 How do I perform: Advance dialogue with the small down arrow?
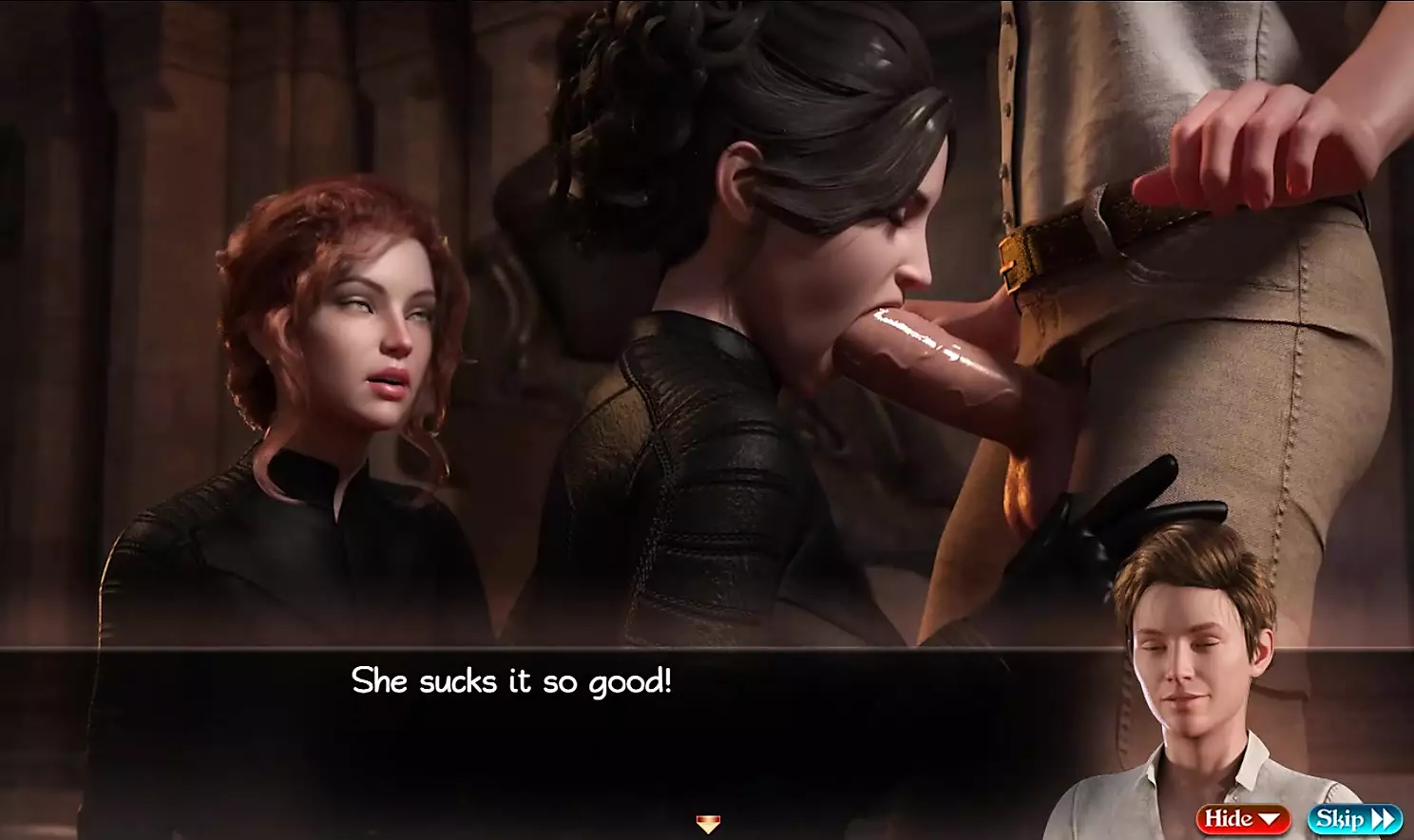point(708,823)
